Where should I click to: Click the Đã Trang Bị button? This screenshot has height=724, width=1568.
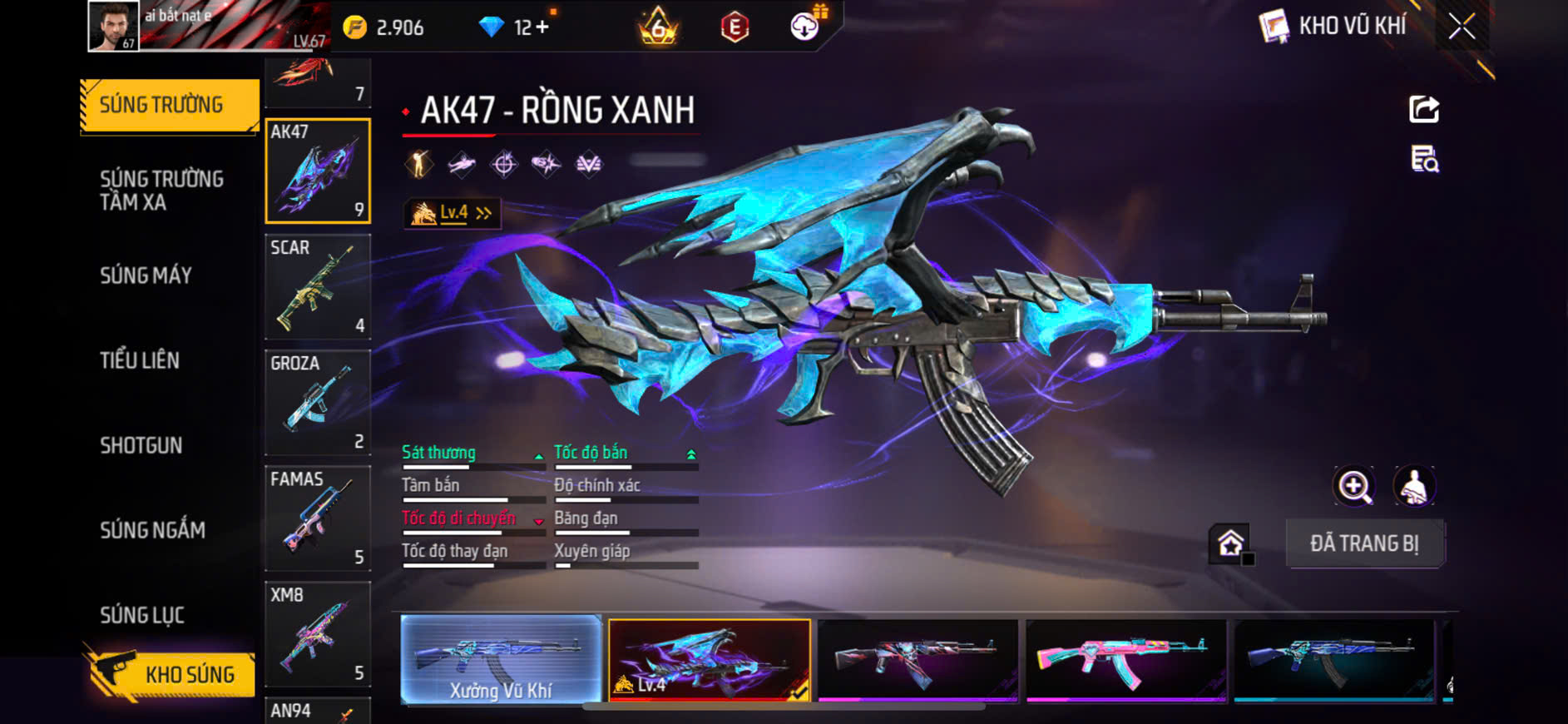[1364, 543]
